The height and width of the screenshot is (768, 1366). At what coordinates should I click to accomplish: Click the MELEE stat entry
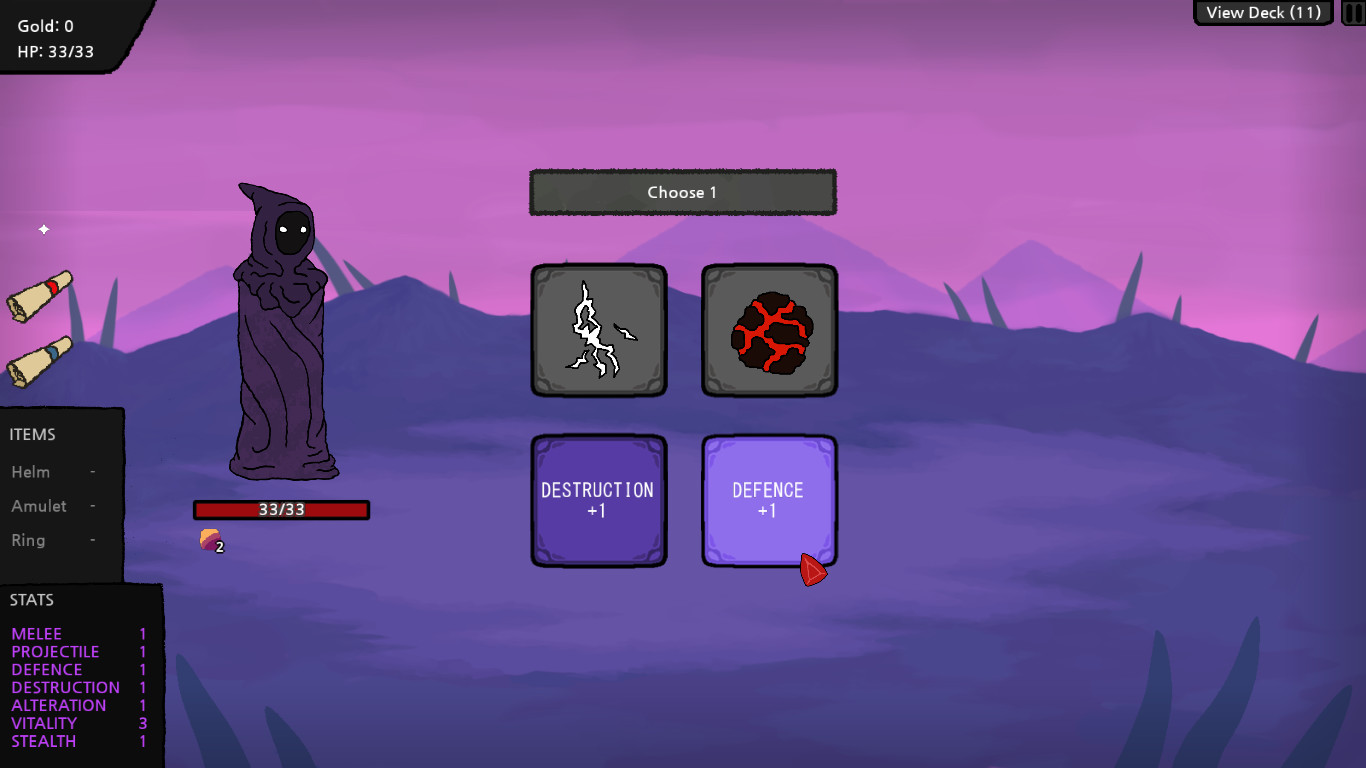pyautogui.click(x=35, y=633)
